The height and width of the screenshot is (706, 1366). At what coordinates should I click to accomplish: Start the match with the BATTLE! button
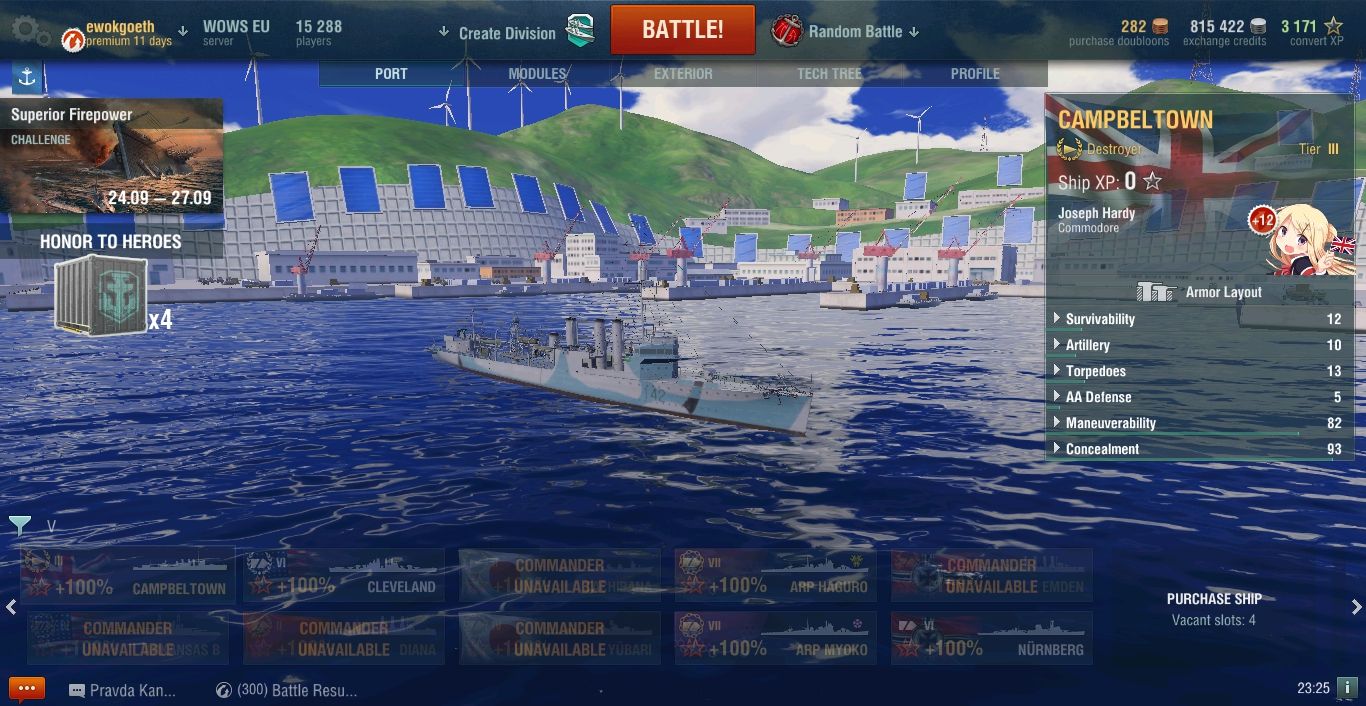click(x=682, y=30)
